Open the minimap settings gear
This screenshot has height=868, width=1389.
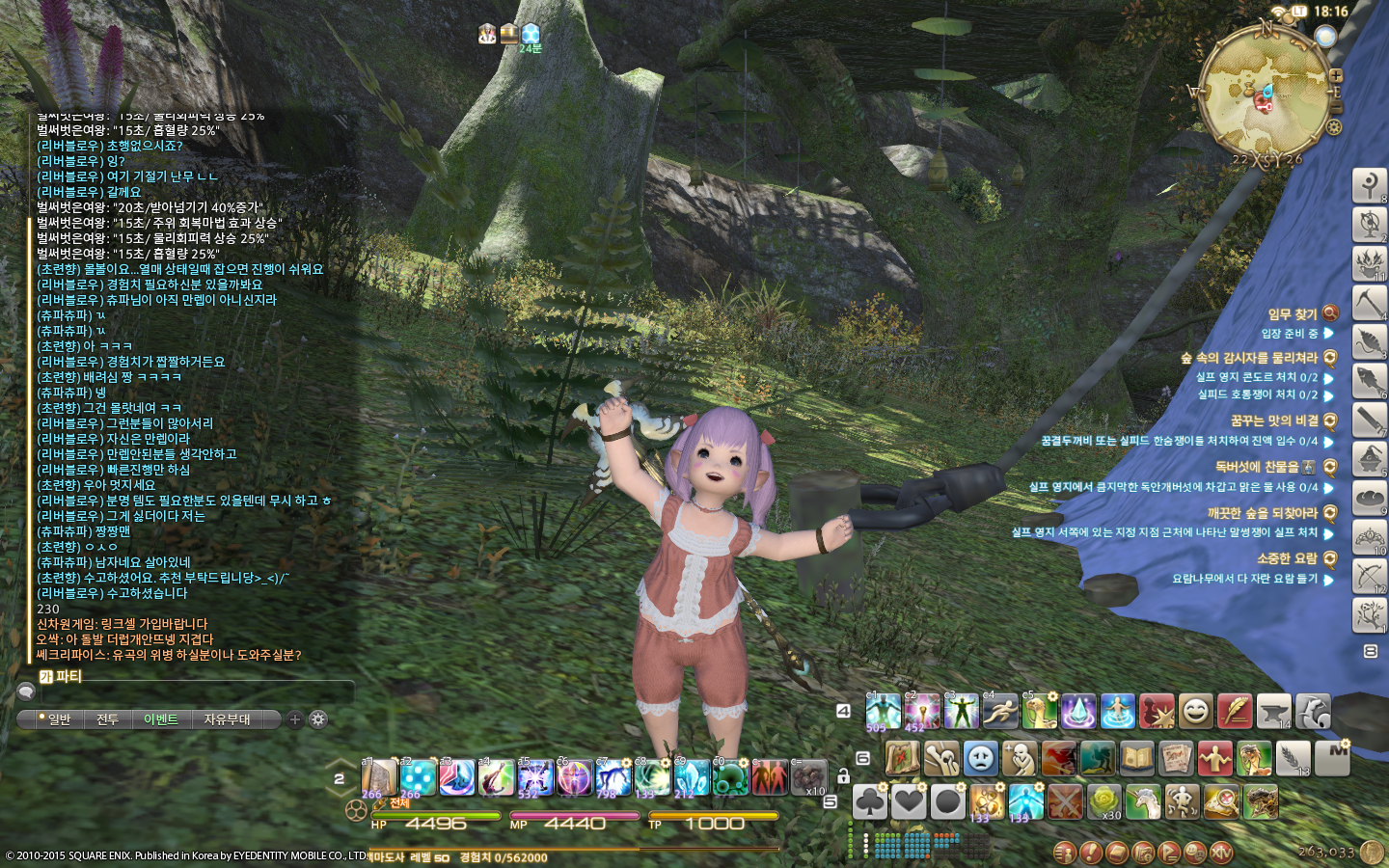pyautogui.click(x=1335, y=127)
